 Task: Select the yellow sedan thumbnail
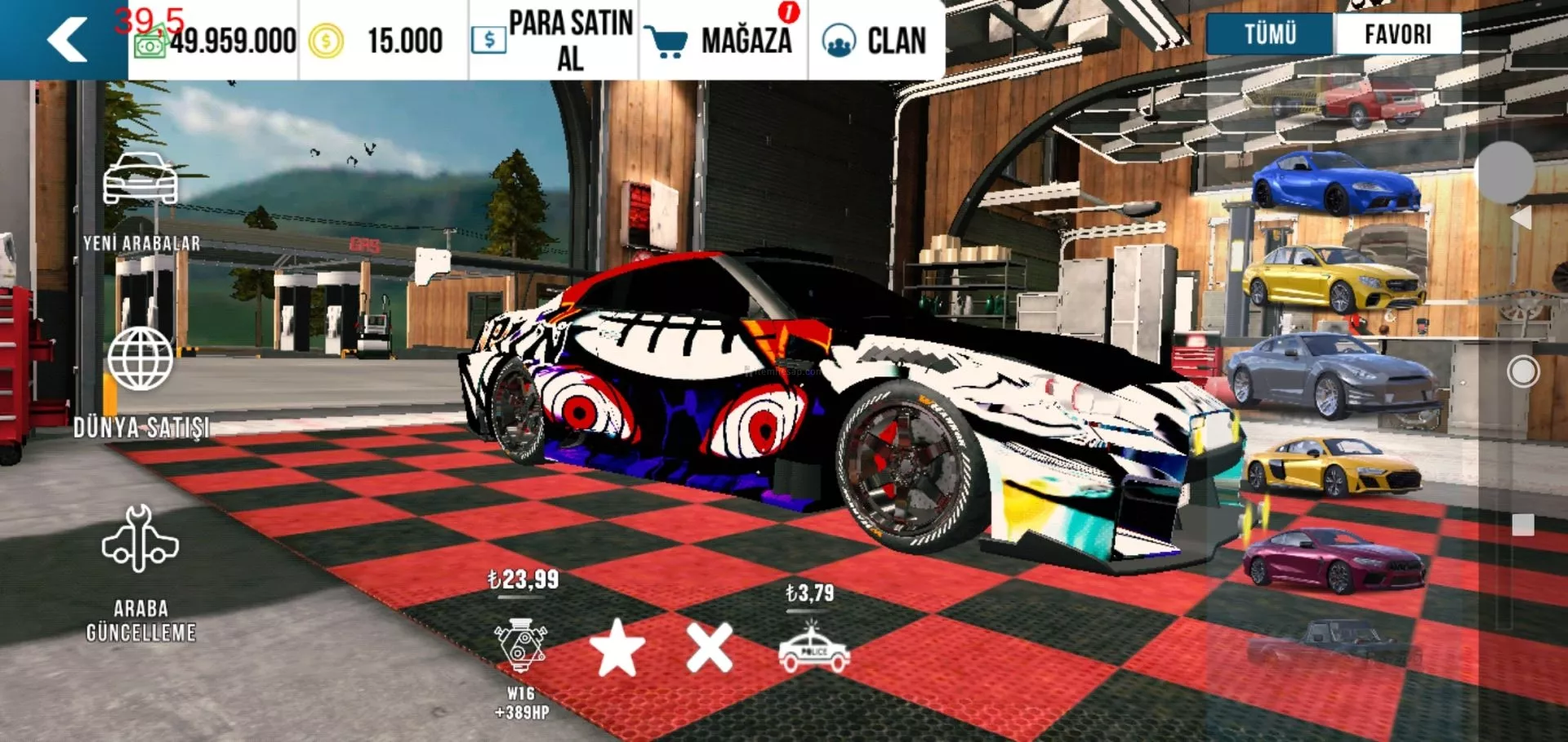point(1333,279)
